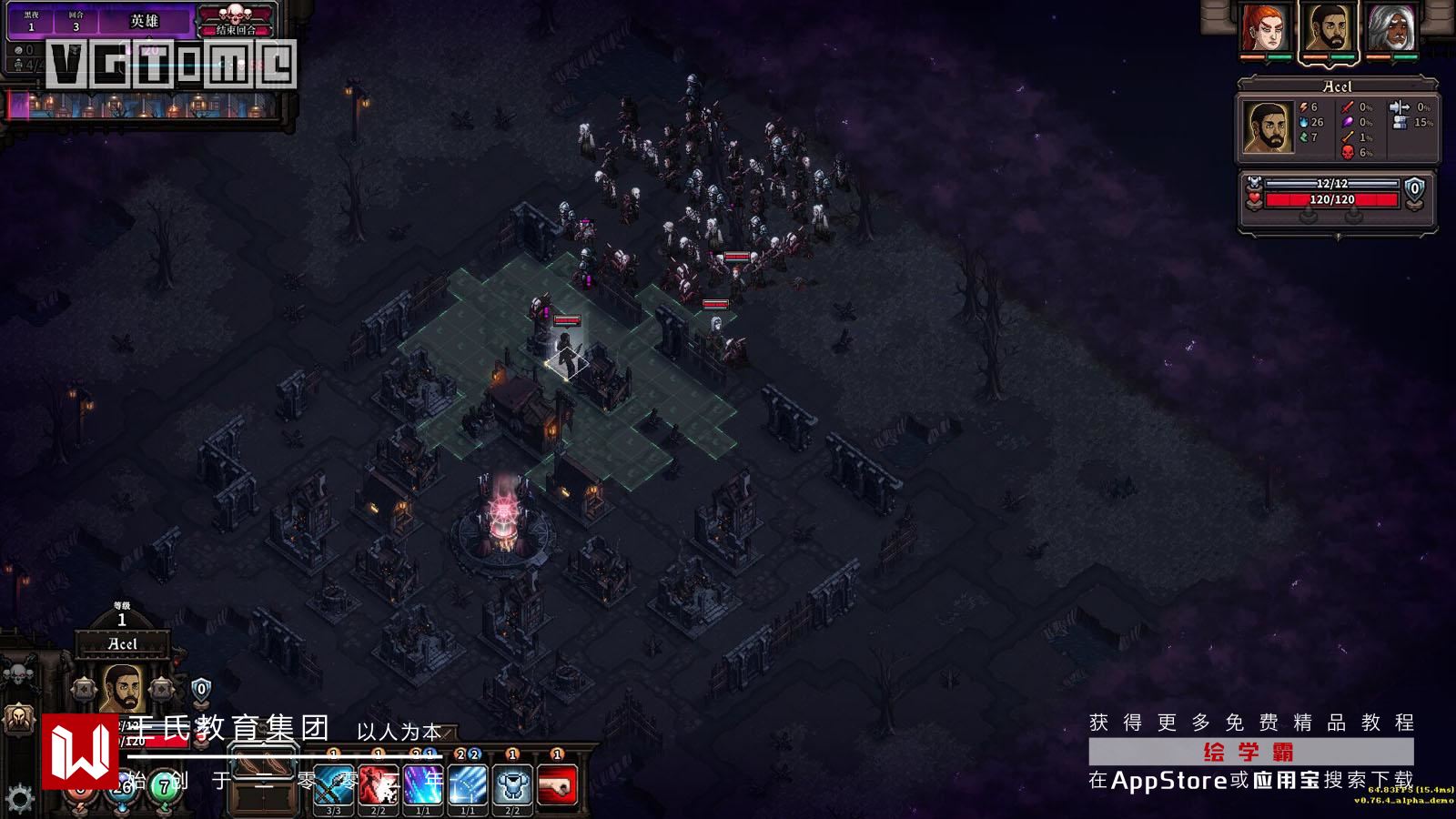
Task: Open settings with the gear icon
Action: [x=19, y=800]
